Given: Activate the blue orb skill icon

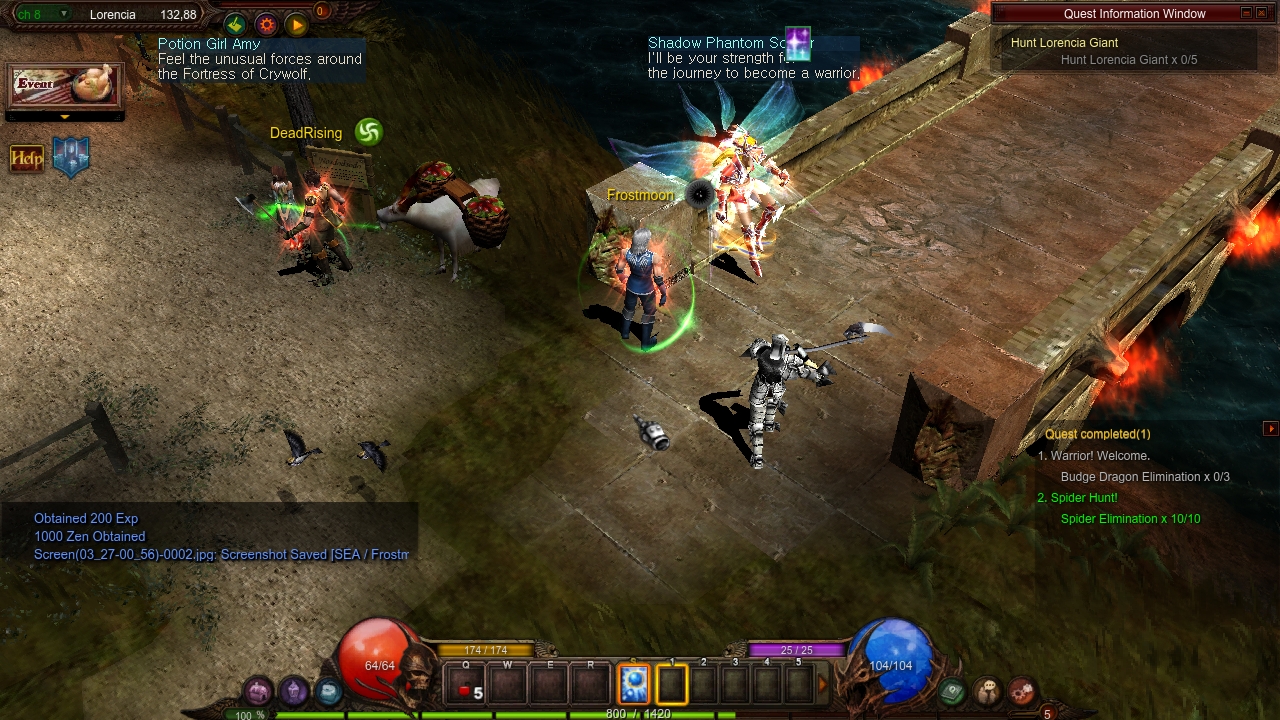Looking at the screenshot, I should [x=634, y=685].
